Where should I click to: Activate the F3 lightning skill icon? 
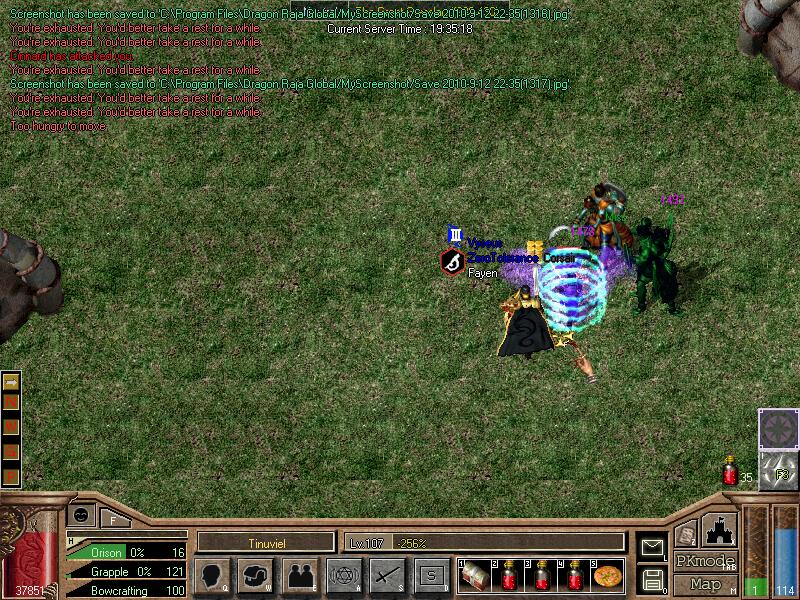780,471
